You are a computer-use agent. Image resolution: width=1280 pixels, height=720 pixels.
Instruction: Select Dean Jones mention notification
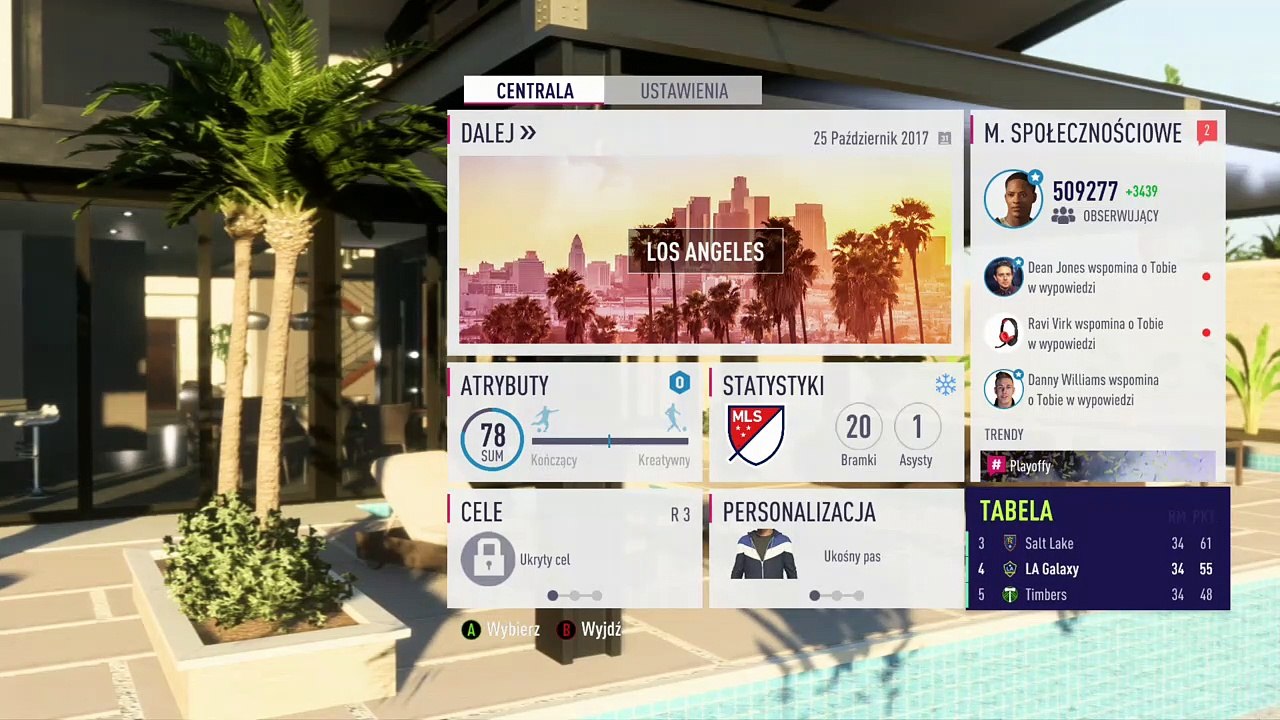pyautogui.click(x=1095, y=278)
